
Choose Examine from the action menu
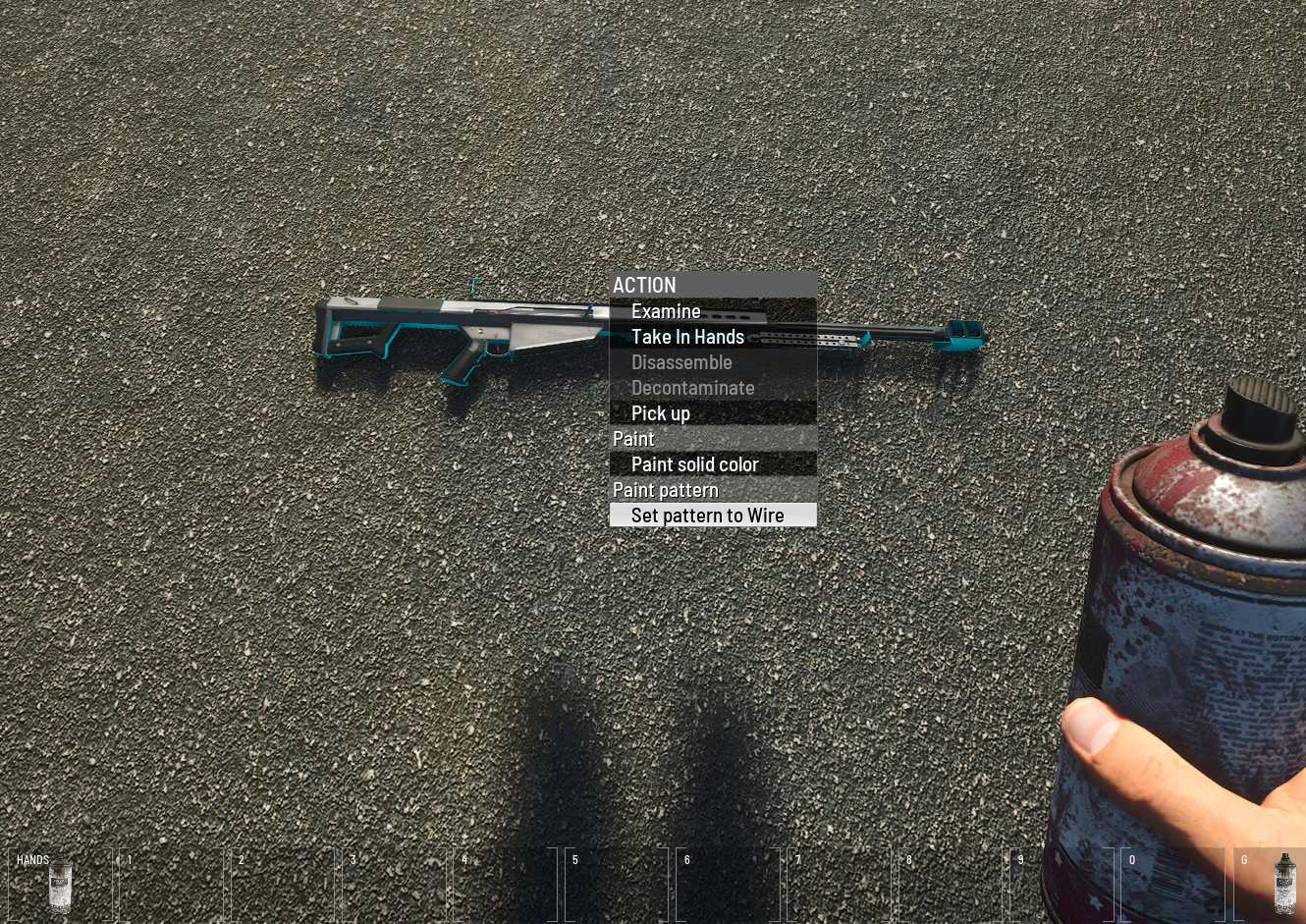pyautogui.click(x=666, y=310)
